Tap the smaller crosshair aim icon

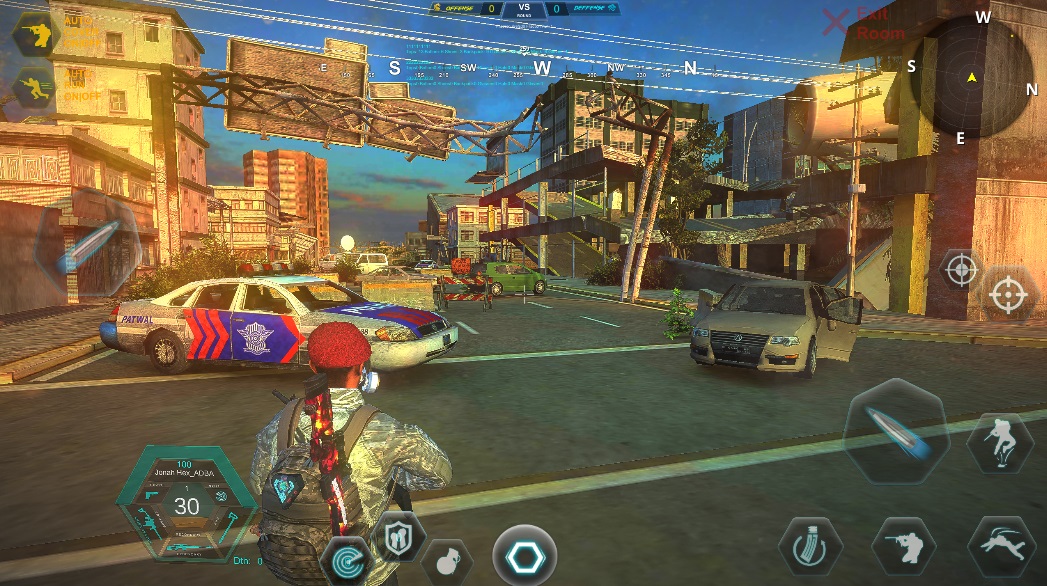[x=961, y=269]
